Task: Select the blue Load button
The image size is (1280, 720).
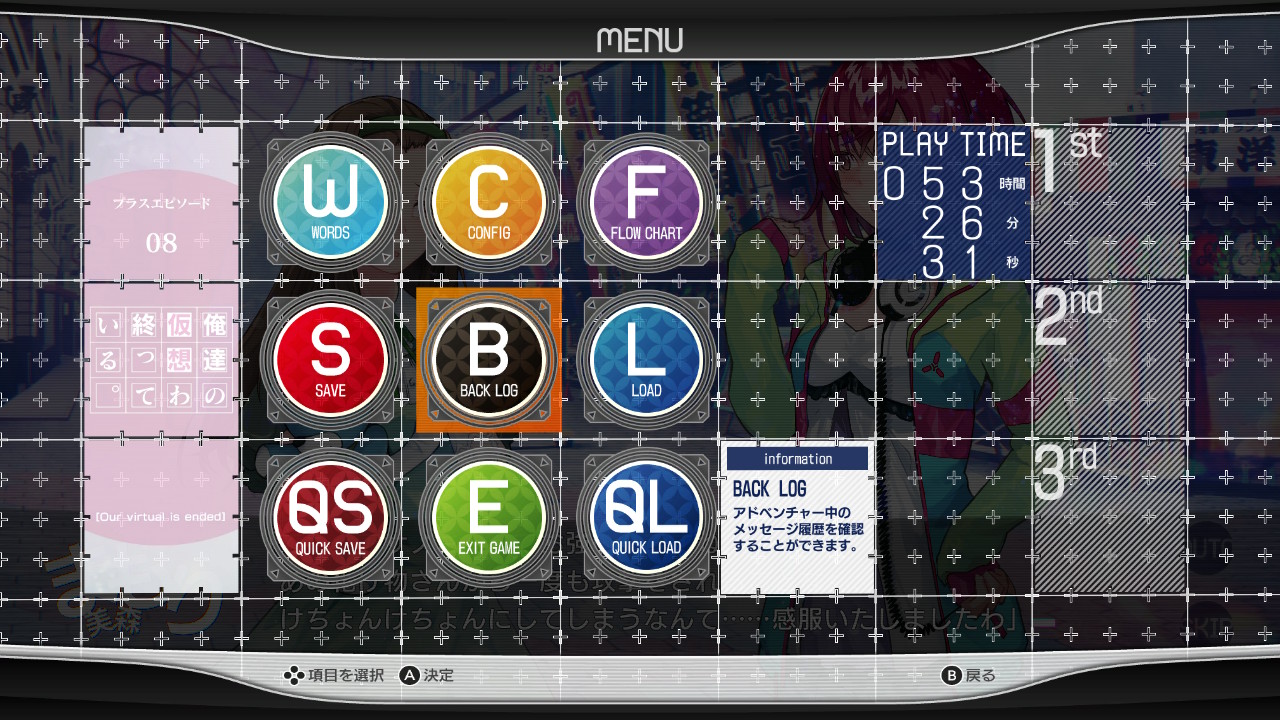Action: (x=646, y=360)
